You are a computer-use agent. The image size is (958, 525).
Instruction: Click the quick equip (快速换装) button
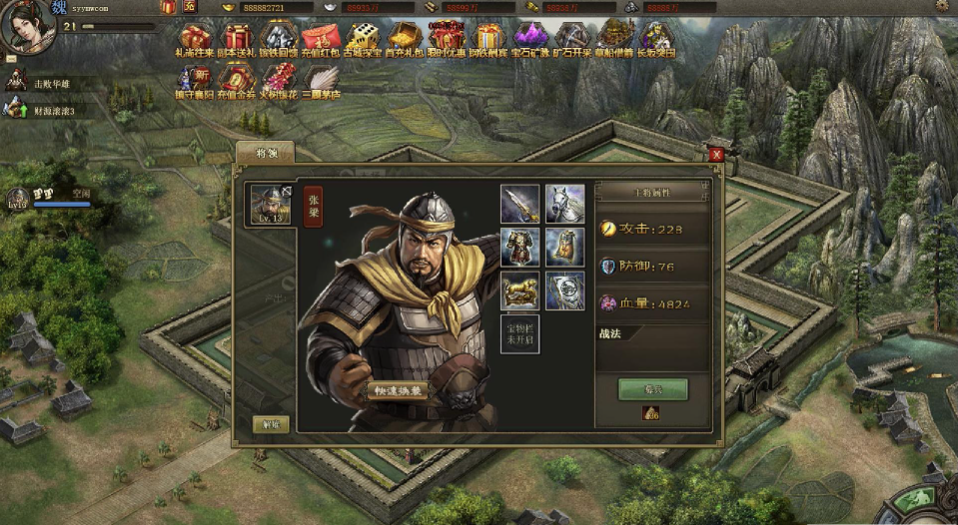[397, 390]
